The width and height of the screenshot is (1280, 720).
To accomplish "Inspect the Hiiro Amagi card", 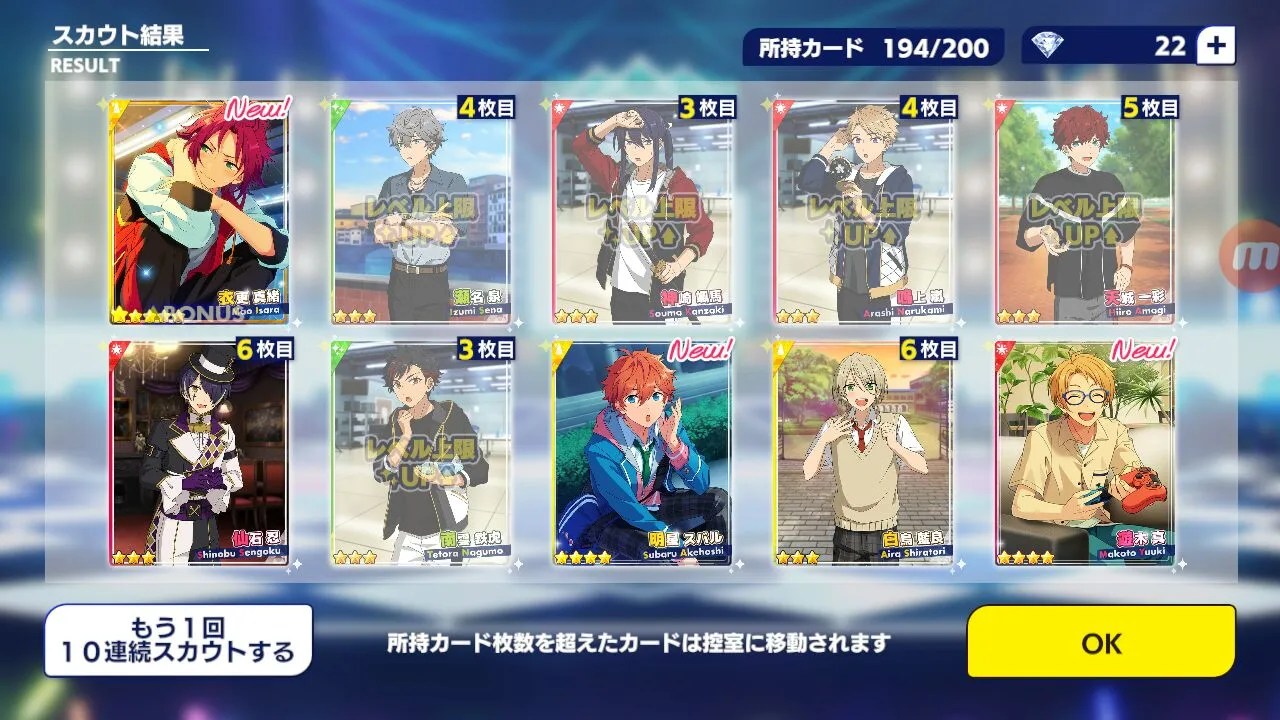I will tap(1086, 211).
